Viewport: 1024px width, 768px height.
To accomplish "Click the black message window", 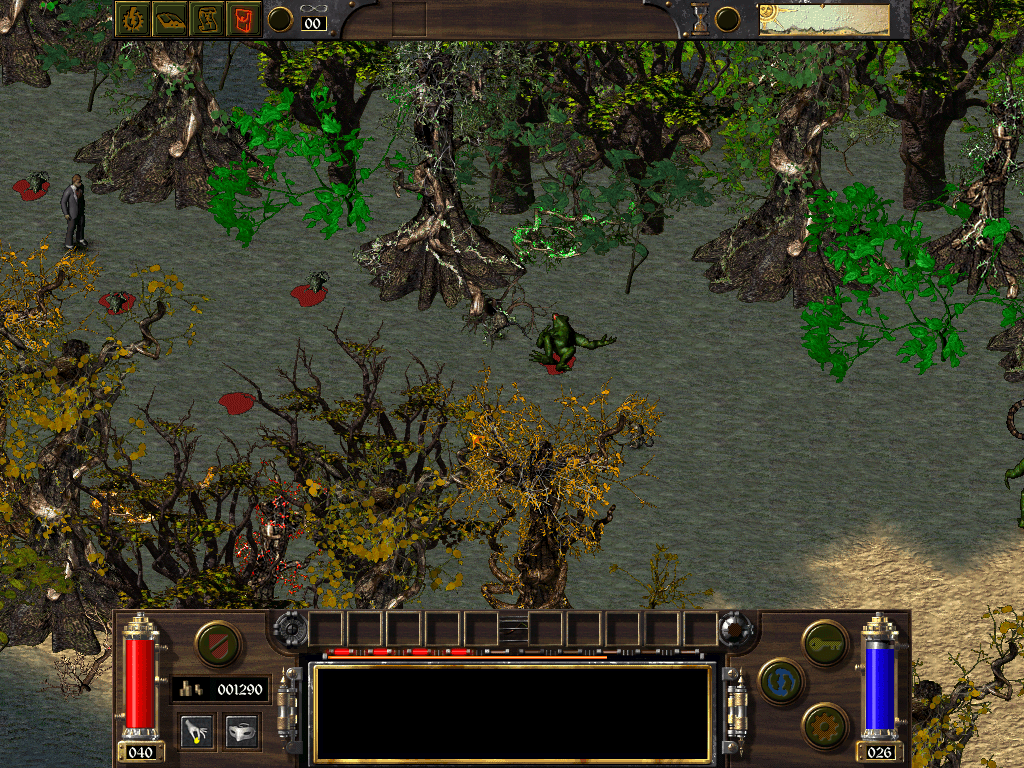I will click(x=512, y=711).
